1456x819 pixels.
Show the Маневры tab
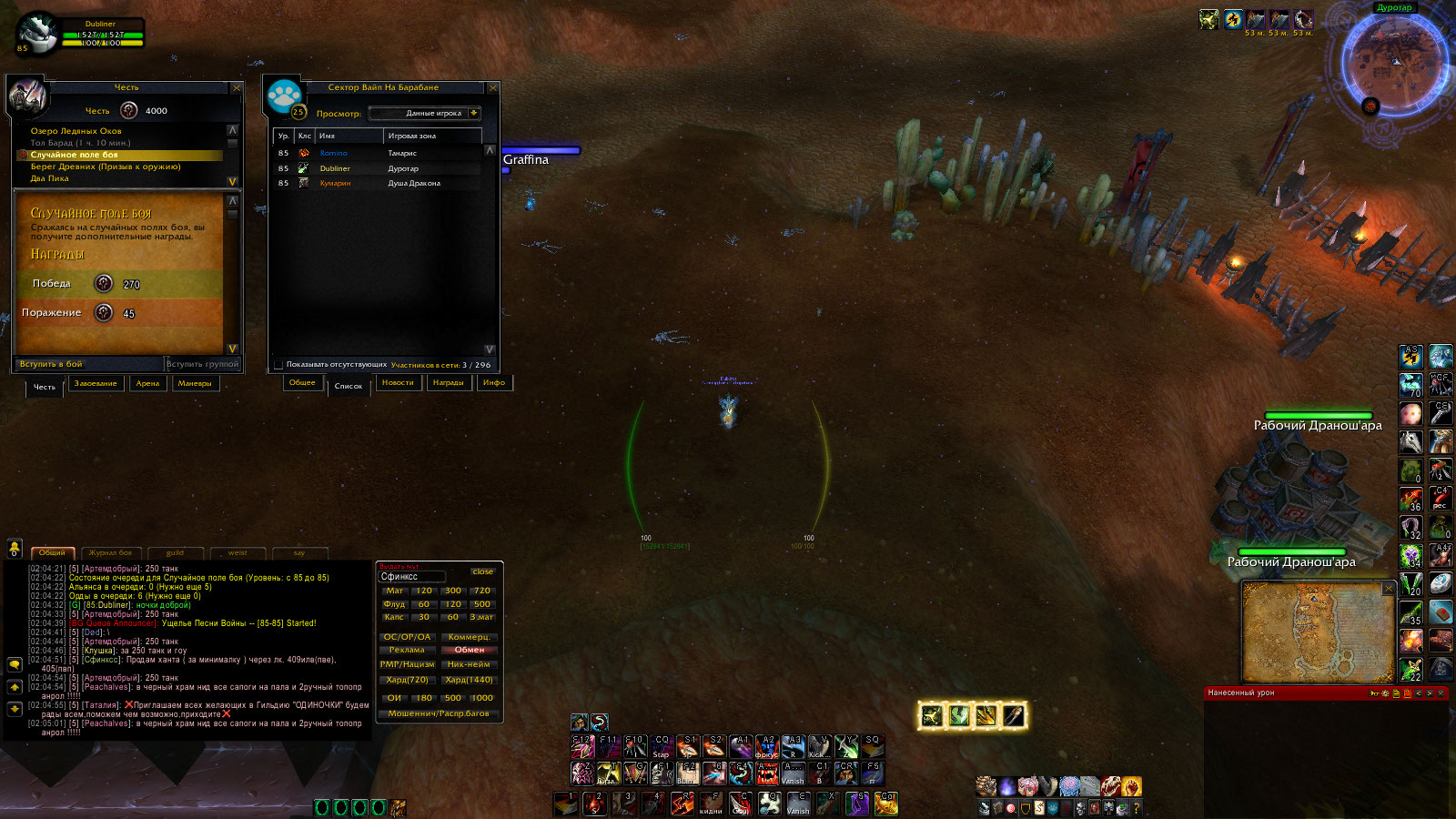[195, 384]
